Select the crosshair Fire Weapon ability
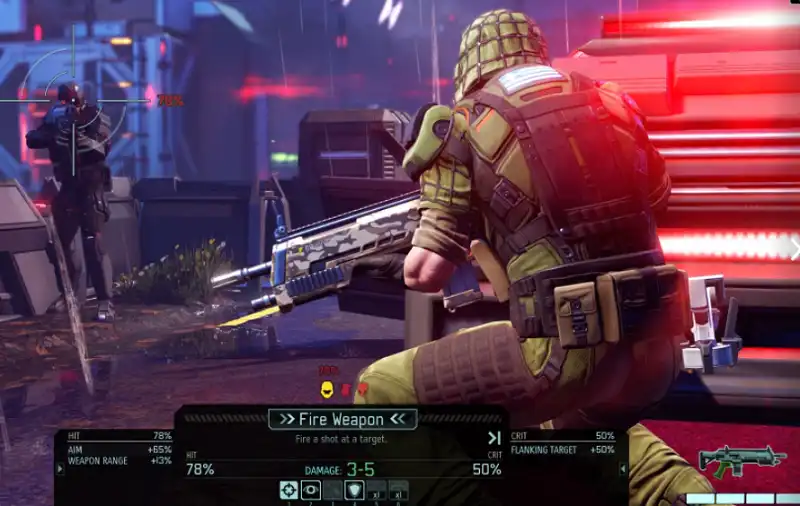The height and width of the screenshot is (506, 800). [288, 489]
